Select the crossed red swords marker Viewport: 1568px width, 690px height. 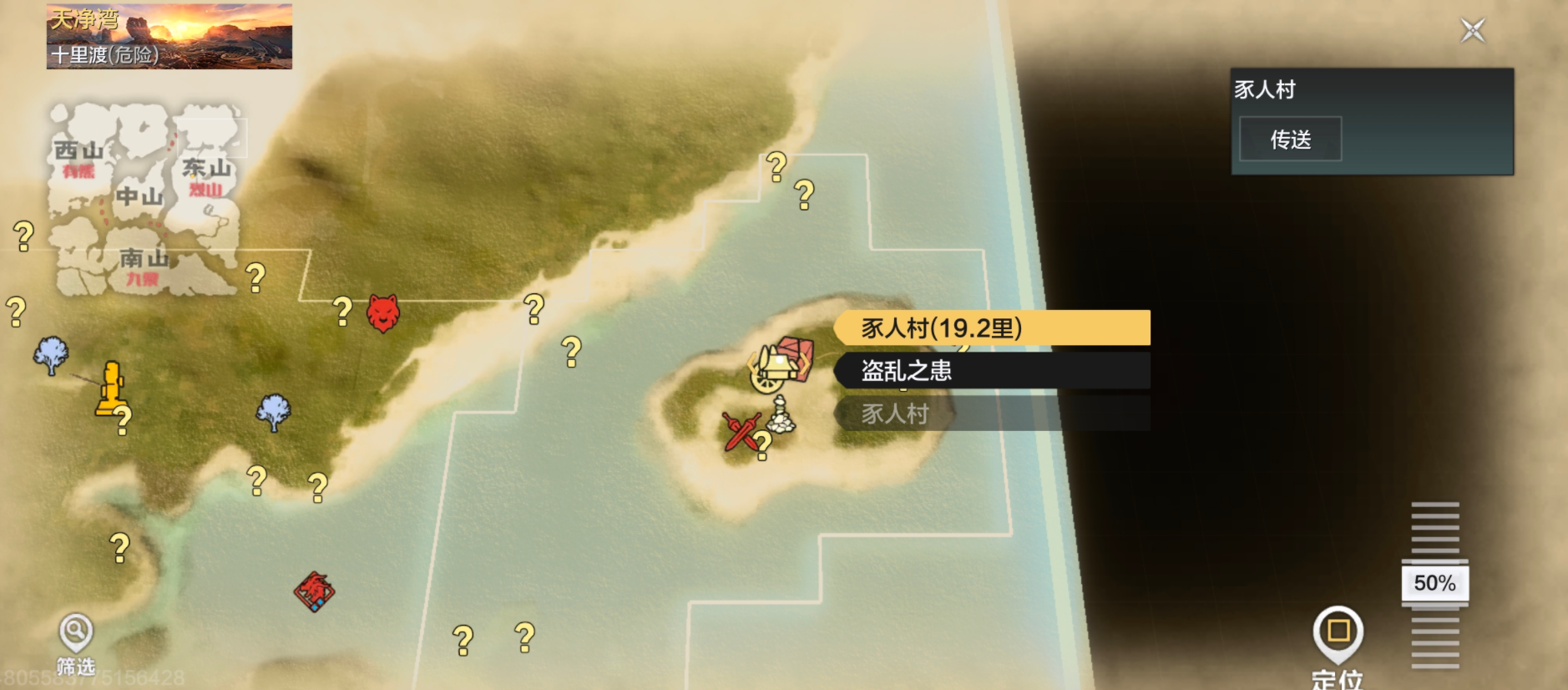(740, 430)
